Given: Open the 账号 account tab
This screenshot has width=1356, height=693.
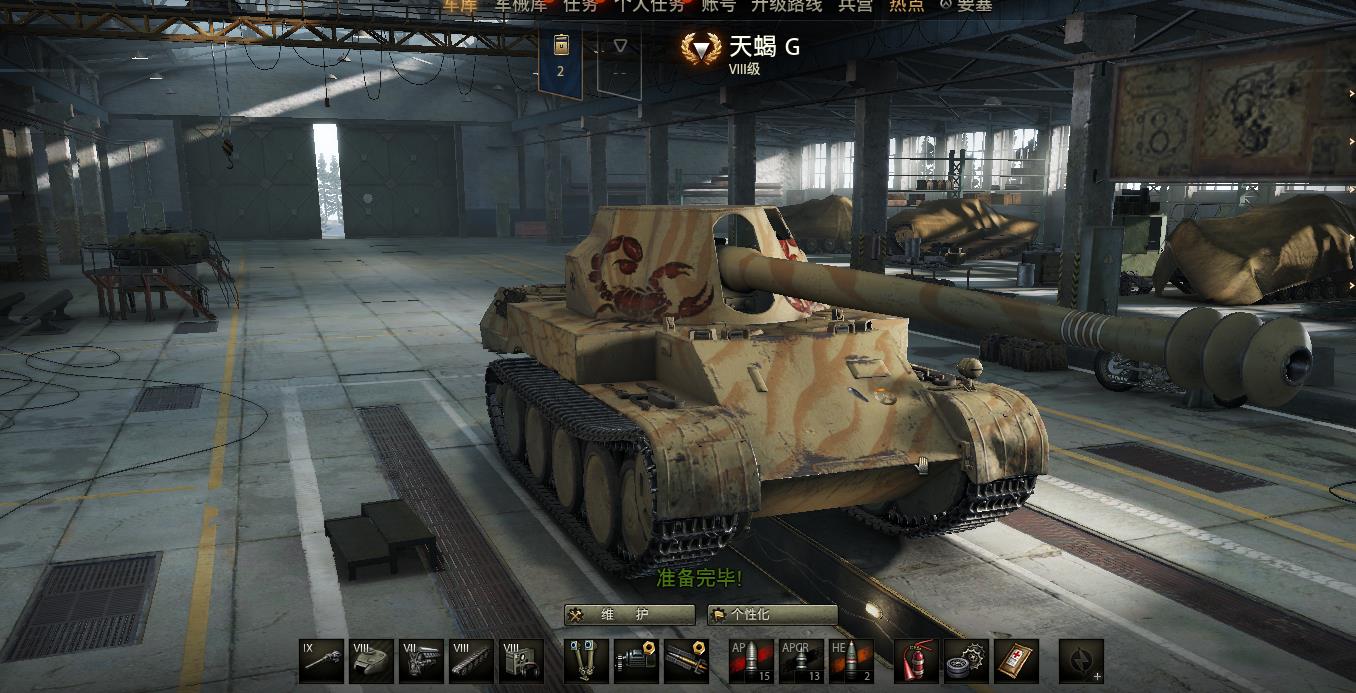Looking at the screenshot, I should click(718, 5).
